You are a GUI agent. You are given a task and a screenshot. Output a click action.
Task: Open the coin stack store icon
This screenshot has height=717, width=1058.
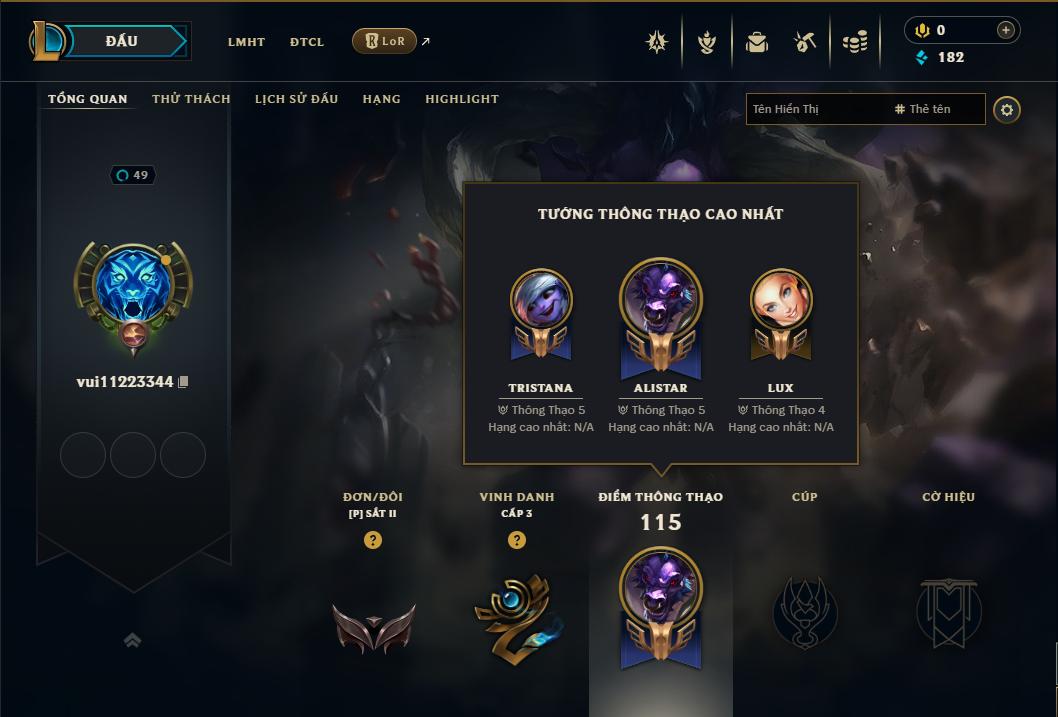click(855, 42)
